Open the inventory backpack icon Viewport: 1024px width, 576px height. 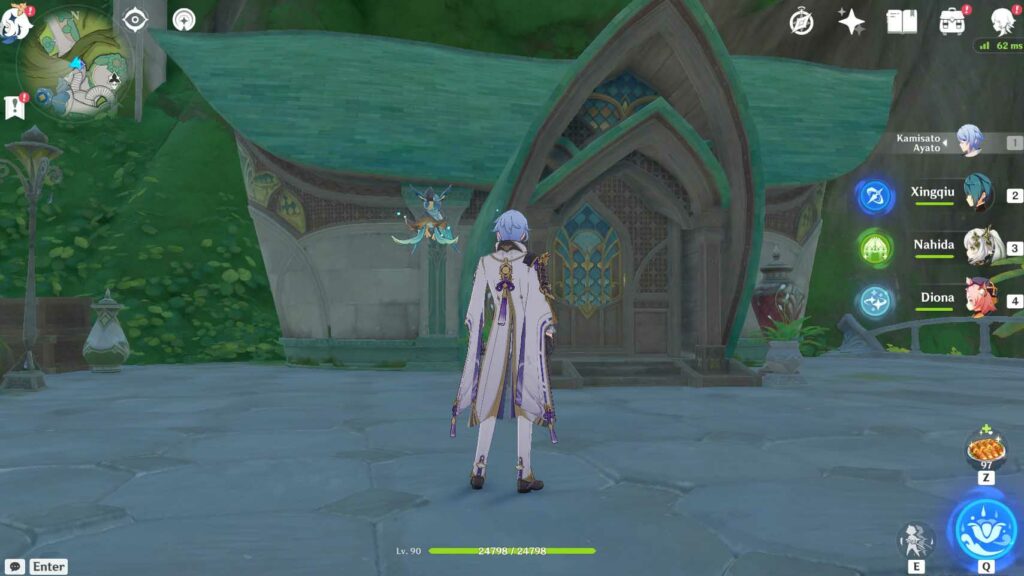[x=951, y=21]
